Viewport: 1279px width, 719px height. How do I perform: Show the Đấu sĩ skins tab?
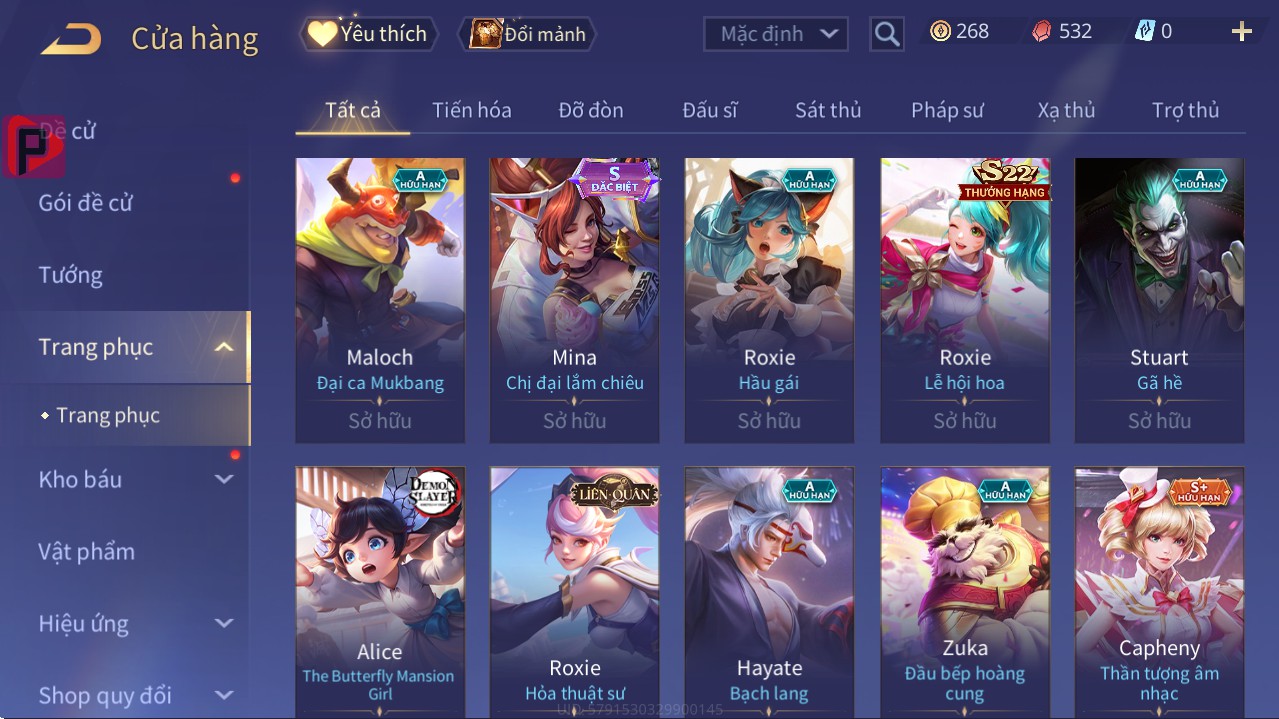pyautogui.click(x=709, y=110)
